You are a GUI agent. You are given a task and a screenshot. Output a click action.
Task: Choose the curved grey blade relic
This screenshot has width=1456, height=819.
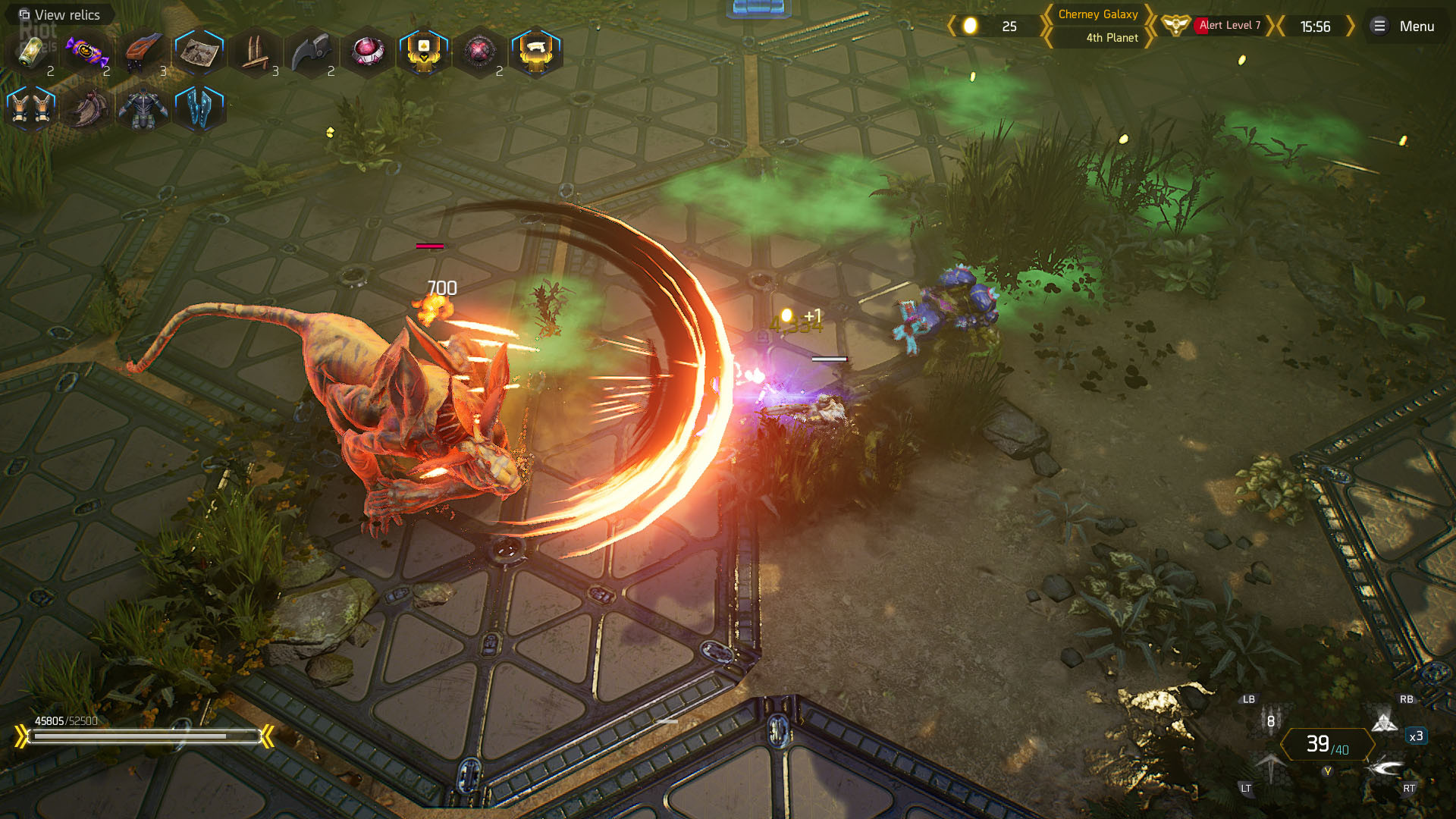[x=311, y=52]
